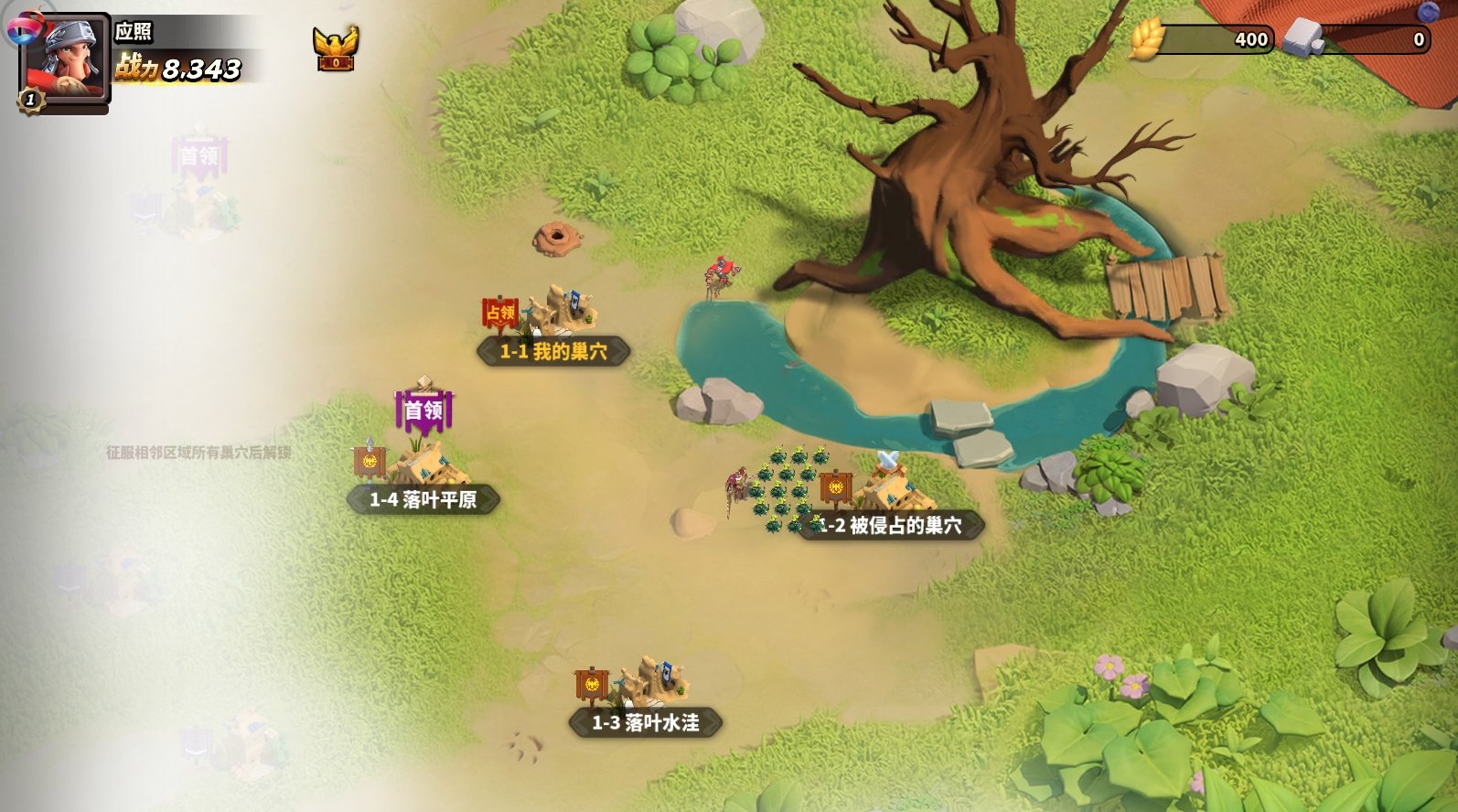This screenshot has height=812, width=1458.
Task: Click the wheat food resource icon
Action: tap(1146, 39)
